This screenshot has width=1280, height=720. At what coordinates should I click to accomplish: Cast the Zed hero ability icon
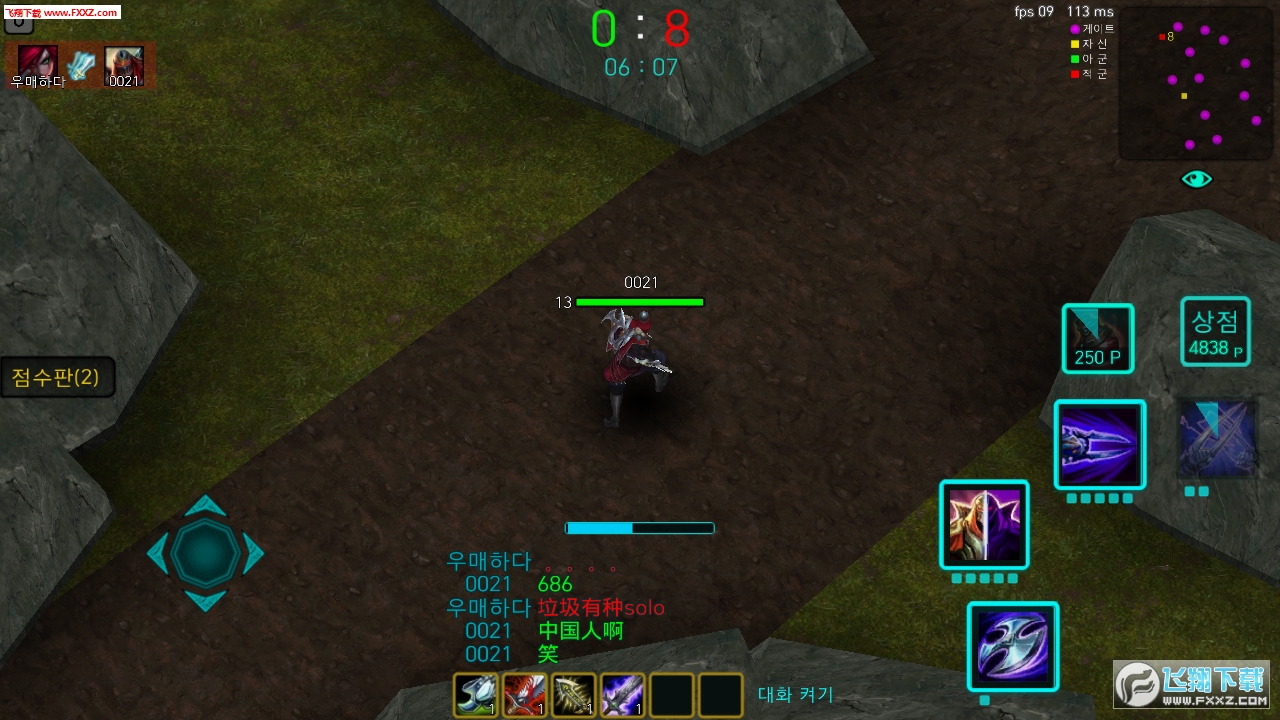tap(984, 523)
